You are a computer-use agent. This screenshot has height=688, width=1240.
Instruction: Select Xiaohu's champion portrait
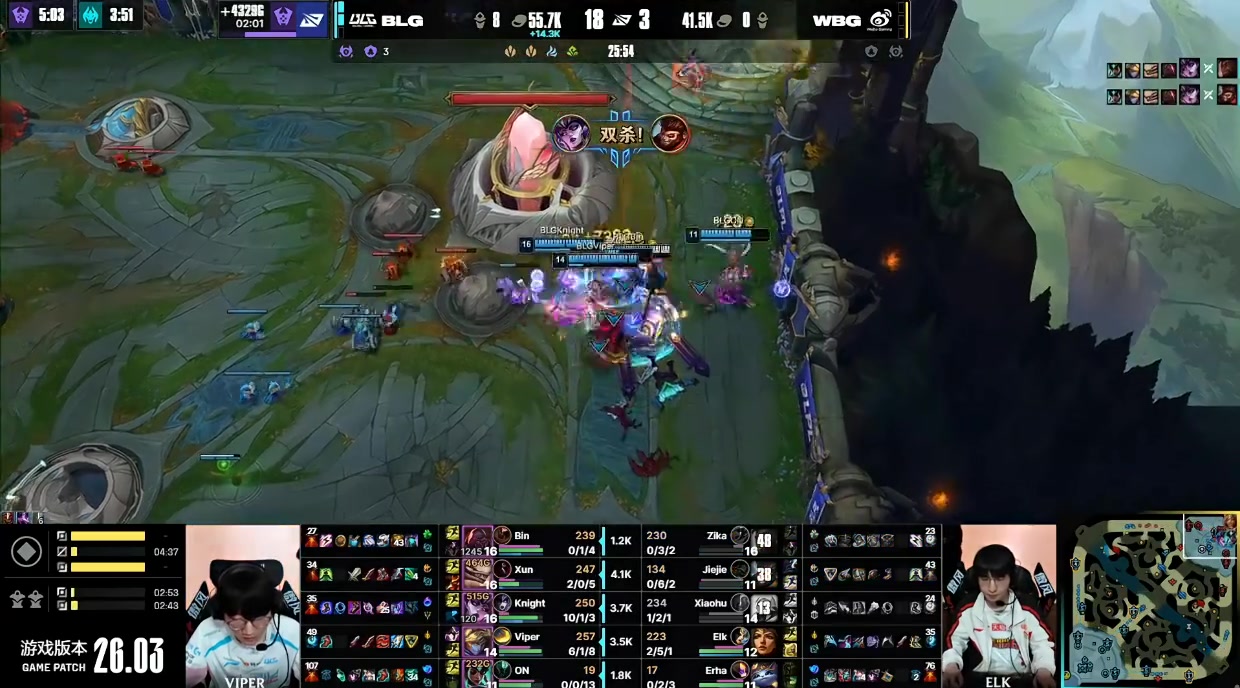pyautogui.click(x=765, y=606)
